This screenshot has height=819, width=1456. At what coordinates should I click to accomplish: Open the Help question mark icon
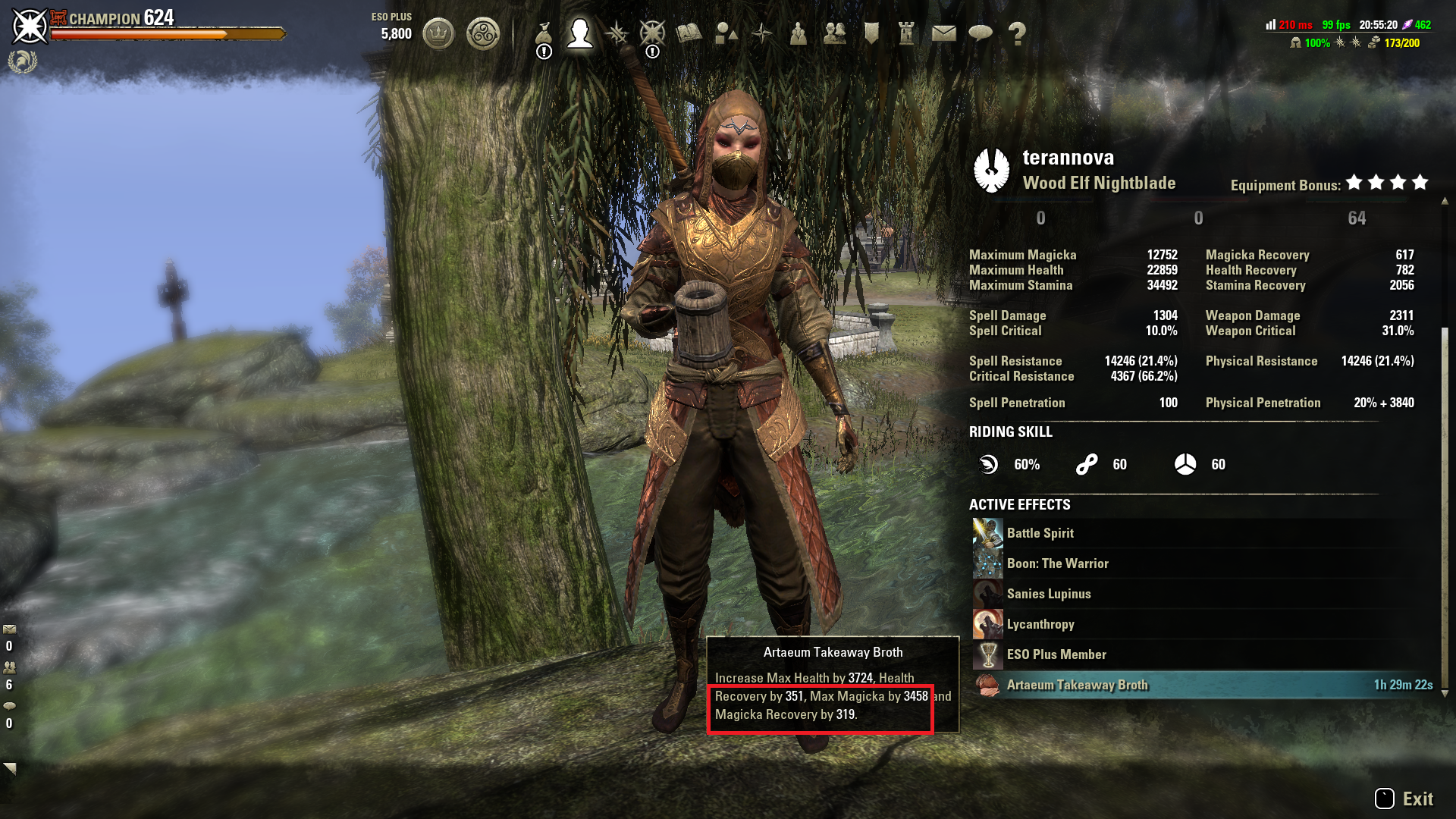pos(1015,33)
